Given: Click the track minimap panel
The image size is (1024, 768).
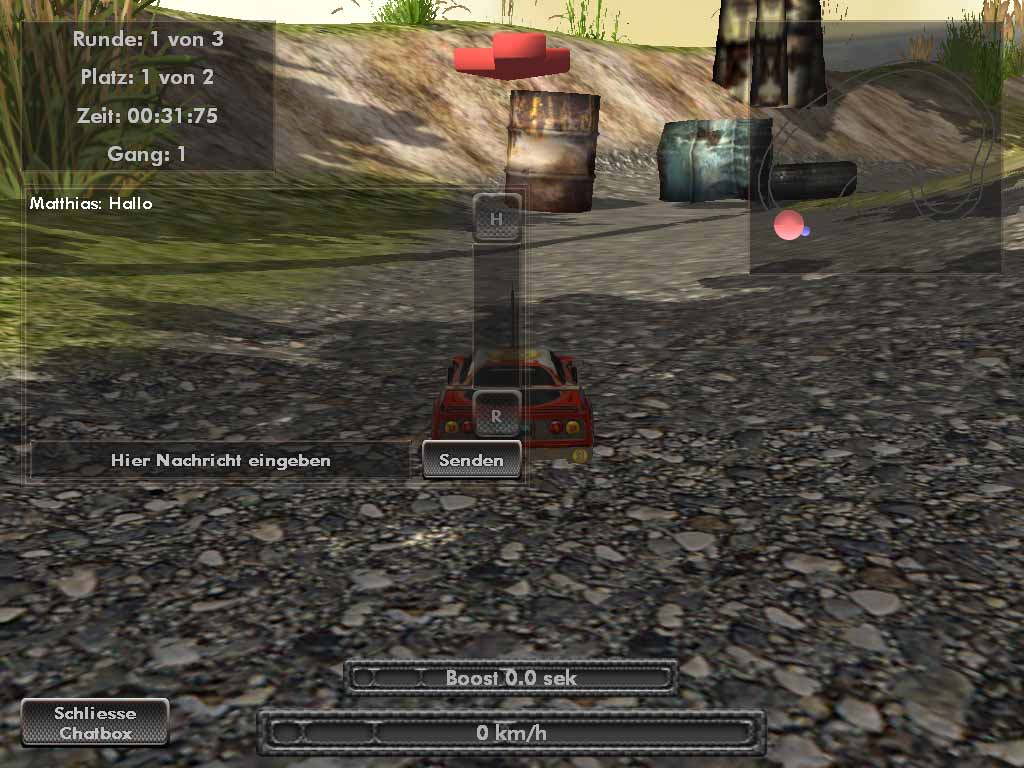Looking at the screenshot, I should pos(875,147).
